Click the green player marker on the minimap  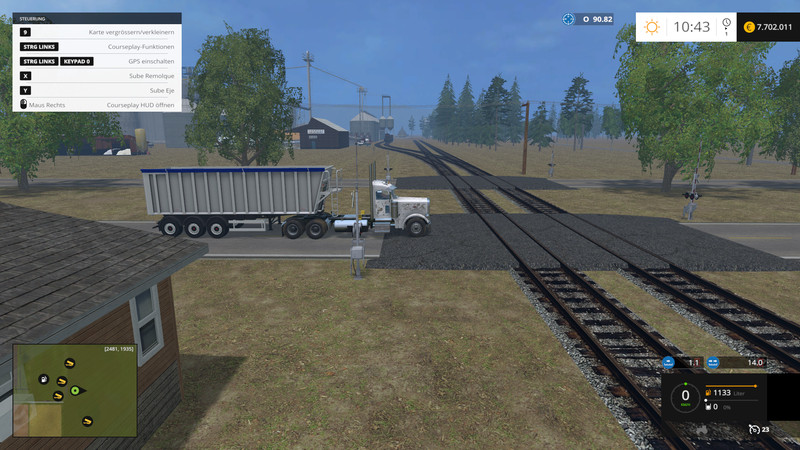74,389
